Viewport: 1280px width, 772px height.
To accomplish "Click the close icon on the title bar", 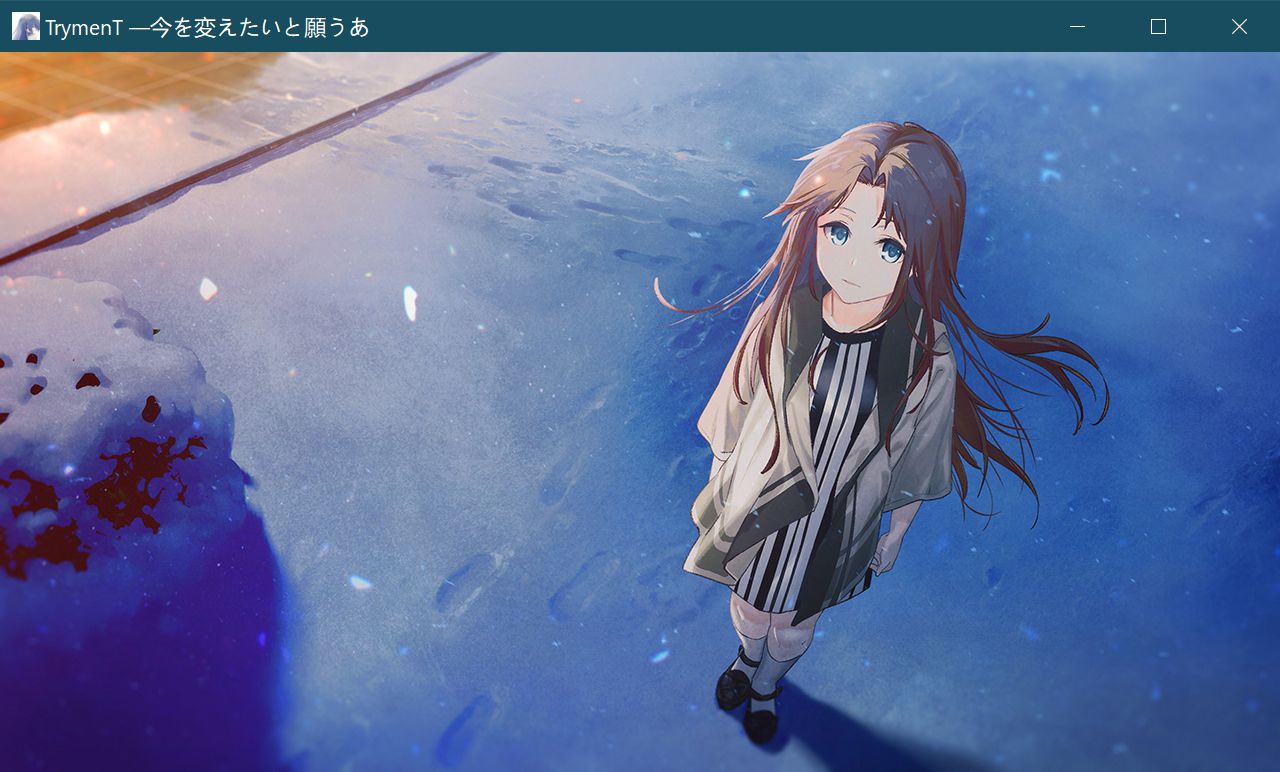I will [1239, 26].
